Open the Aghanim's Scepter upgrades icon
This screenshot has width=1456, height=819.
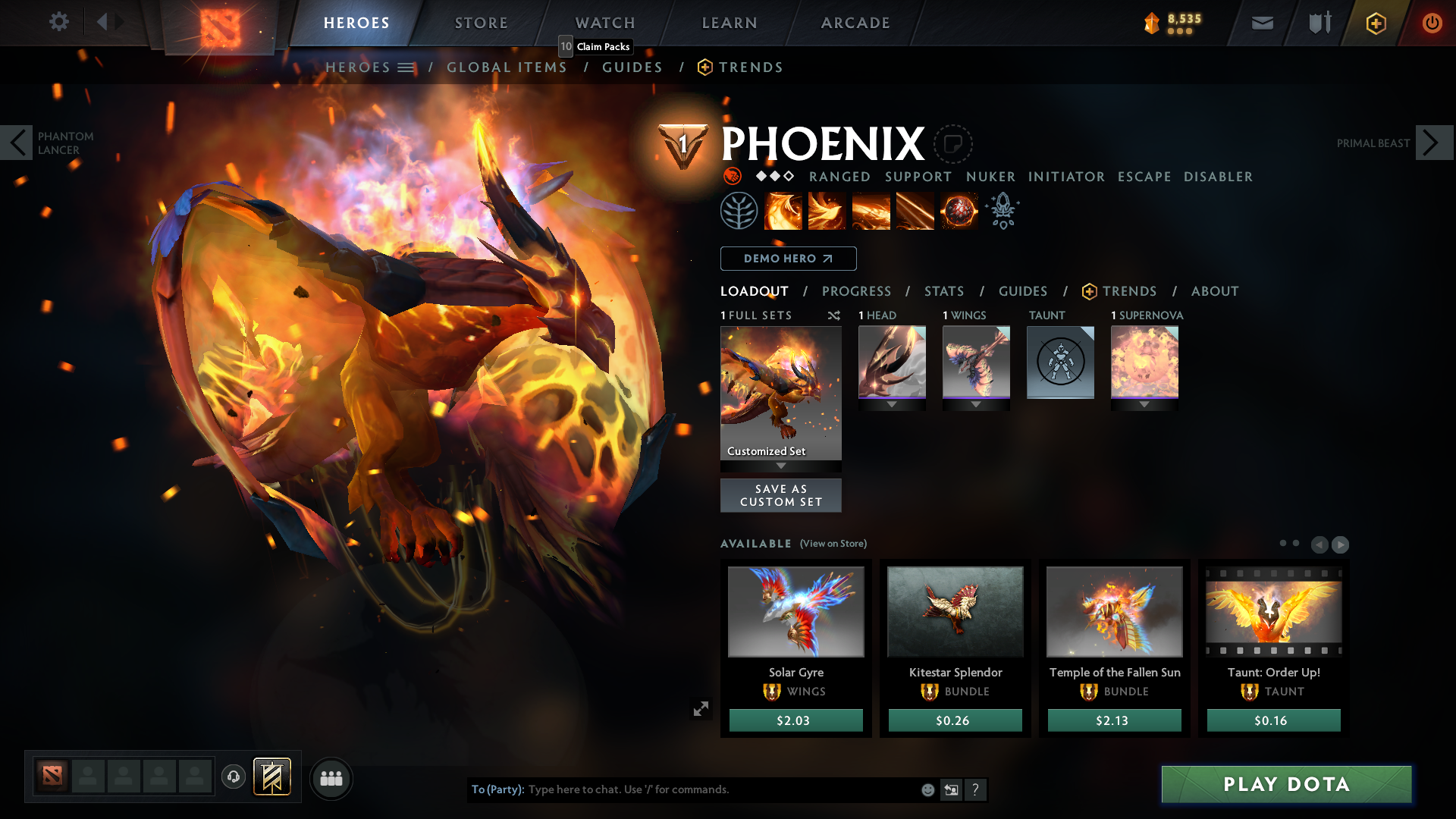click(1003, 210)
